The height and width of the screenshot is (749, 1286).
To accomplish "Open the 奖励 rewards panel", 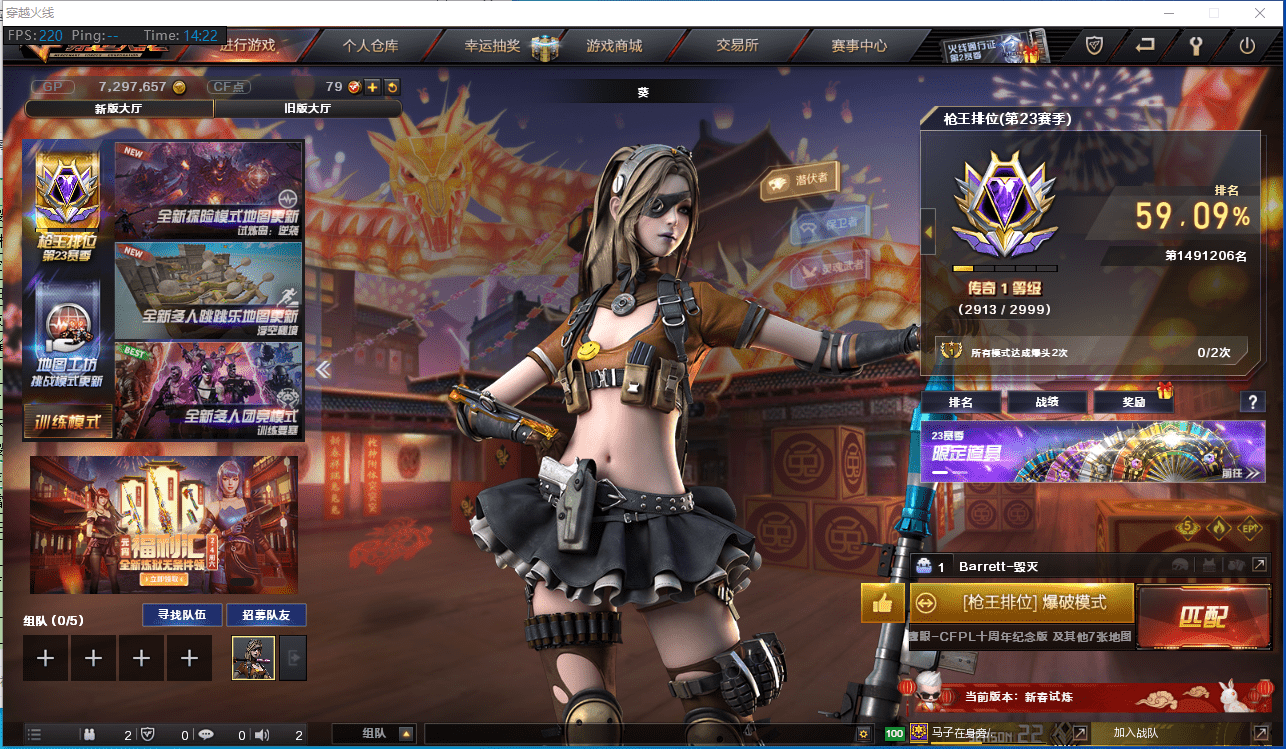I will pos(1133,402).
